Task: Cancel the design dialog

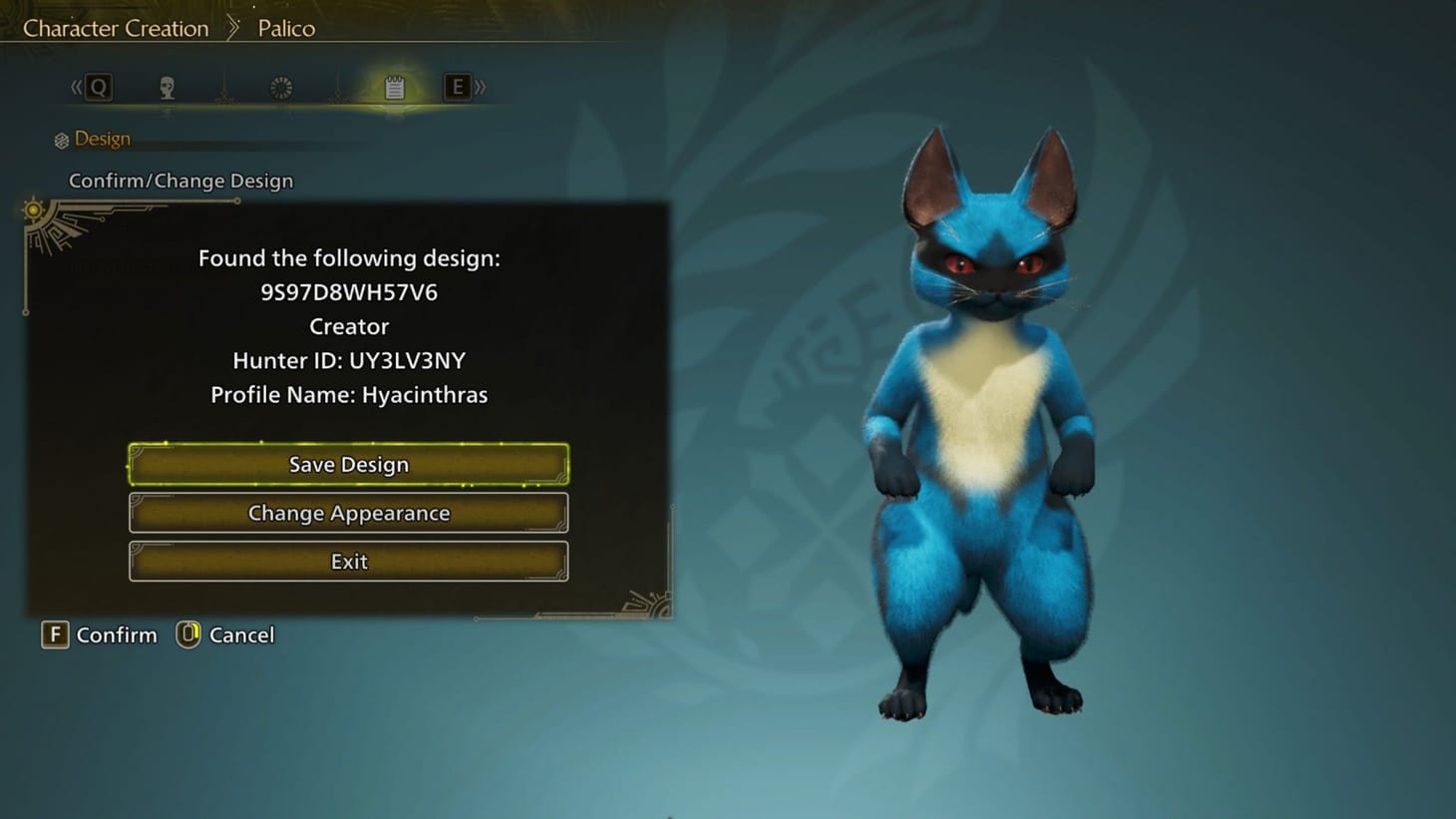Action: [240, 634]
